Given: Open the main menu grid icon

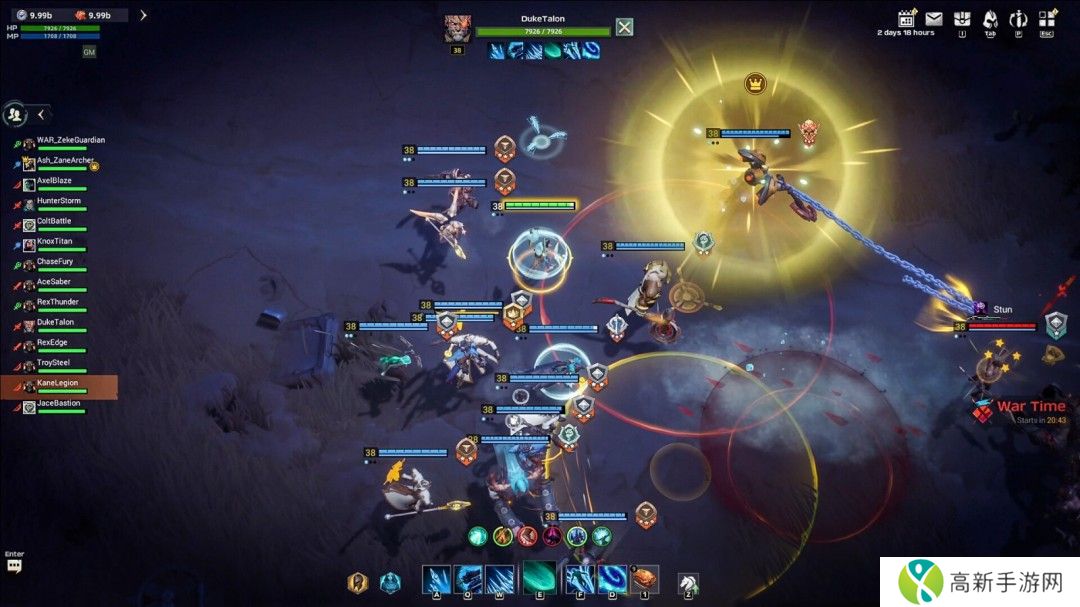Looking at the screenshot, I should click(x=1047, y=19).
